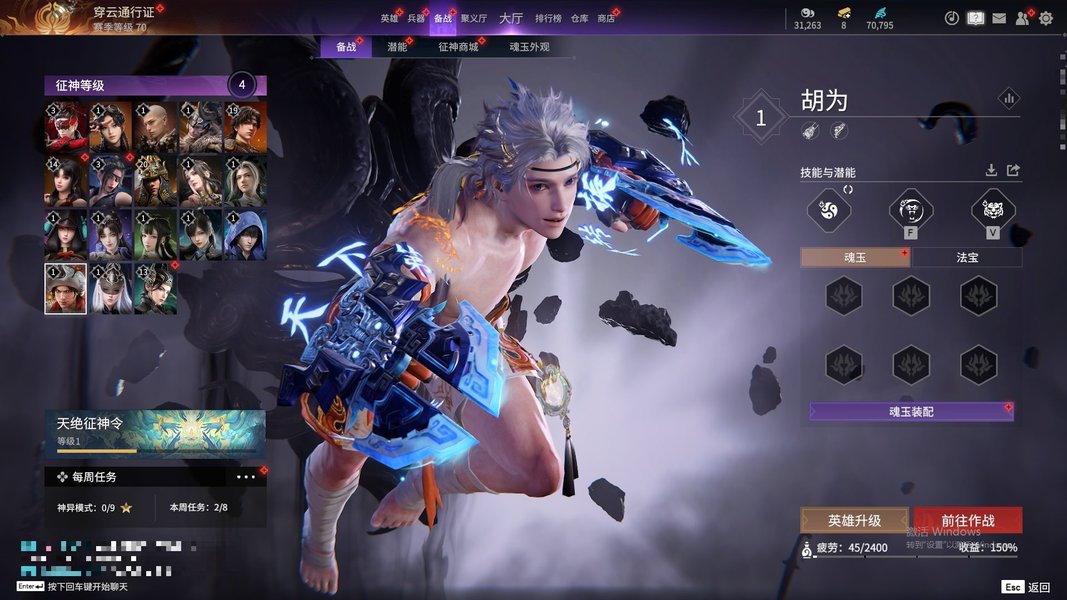Viewport: 1067px width, 600px height.
Task: Click the 英雄升级 upgrade button
Action: pyautogui.click(x=854, y=520)
